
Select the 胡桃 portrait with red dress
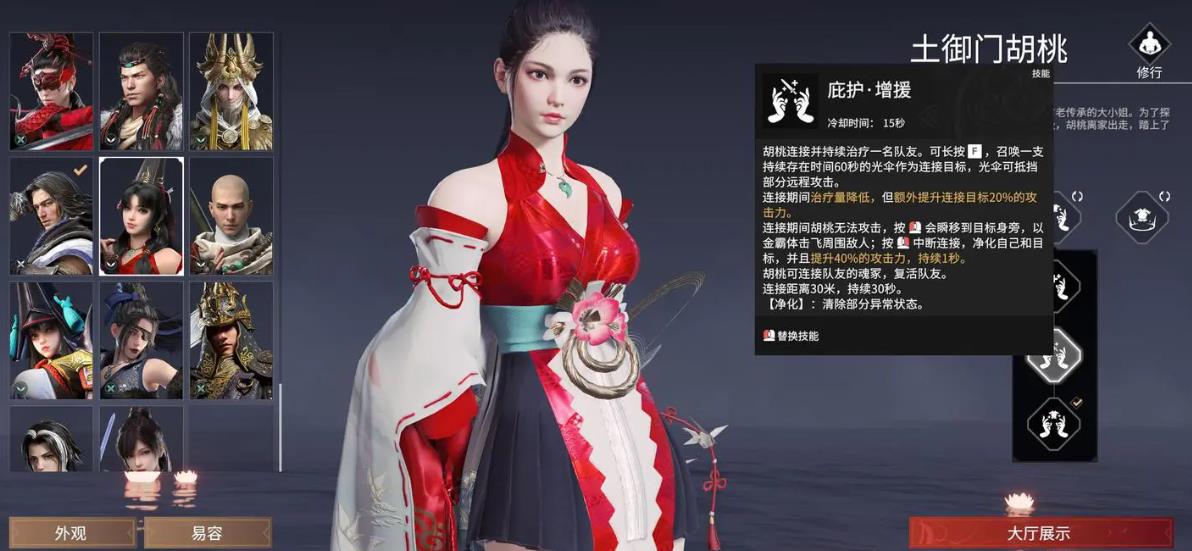142,216
